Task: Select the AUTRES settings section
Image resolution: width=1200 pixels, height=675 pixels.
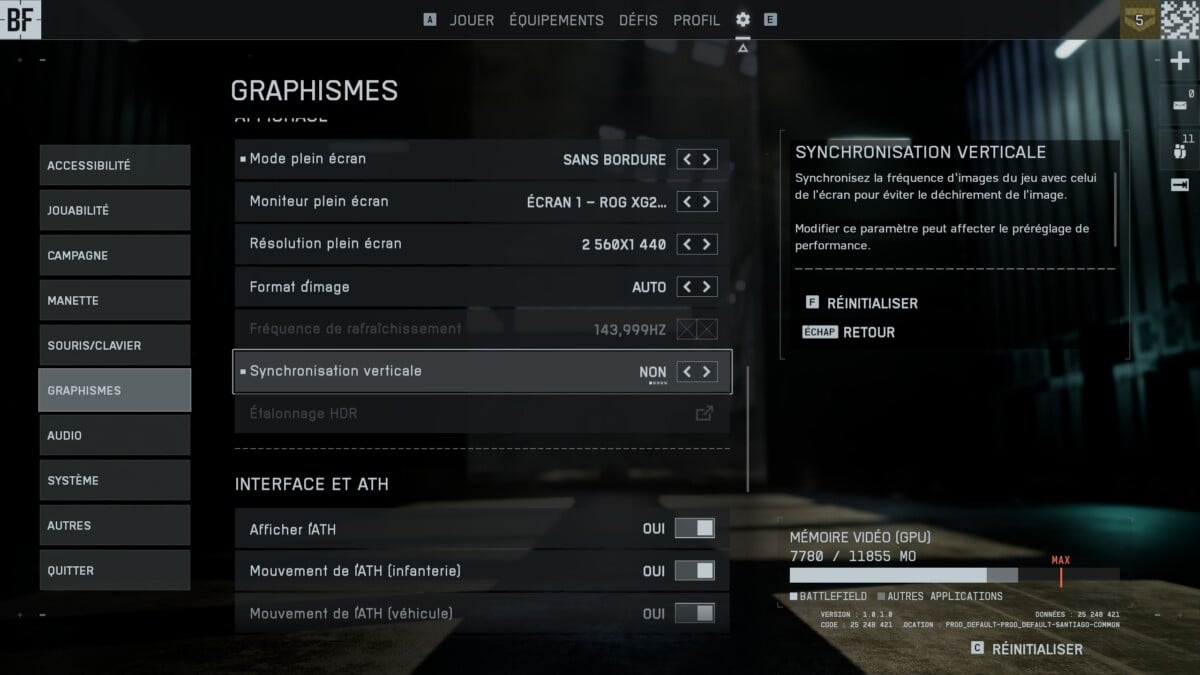Action: pyautogui.click(x=114, y=525)
